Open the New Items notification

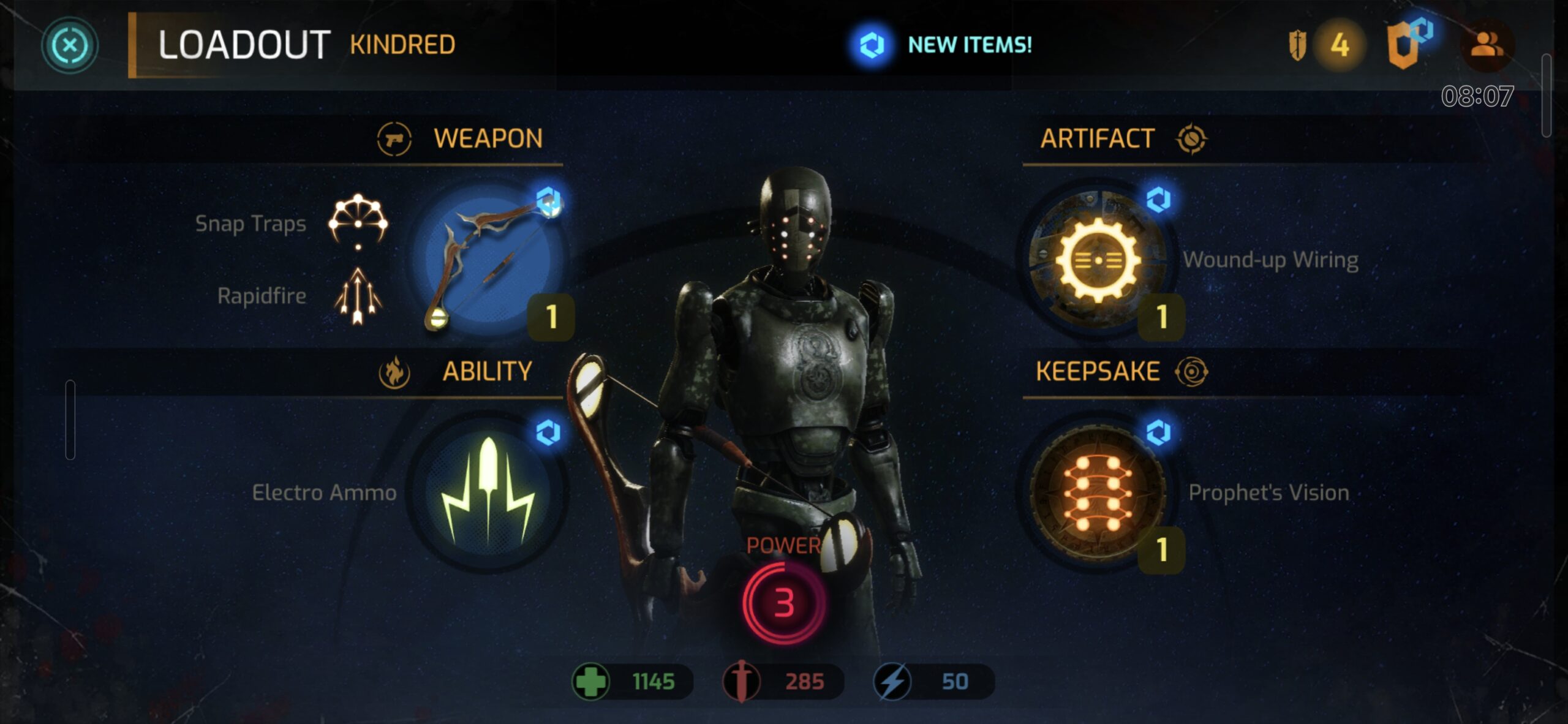tap(944, 45)
